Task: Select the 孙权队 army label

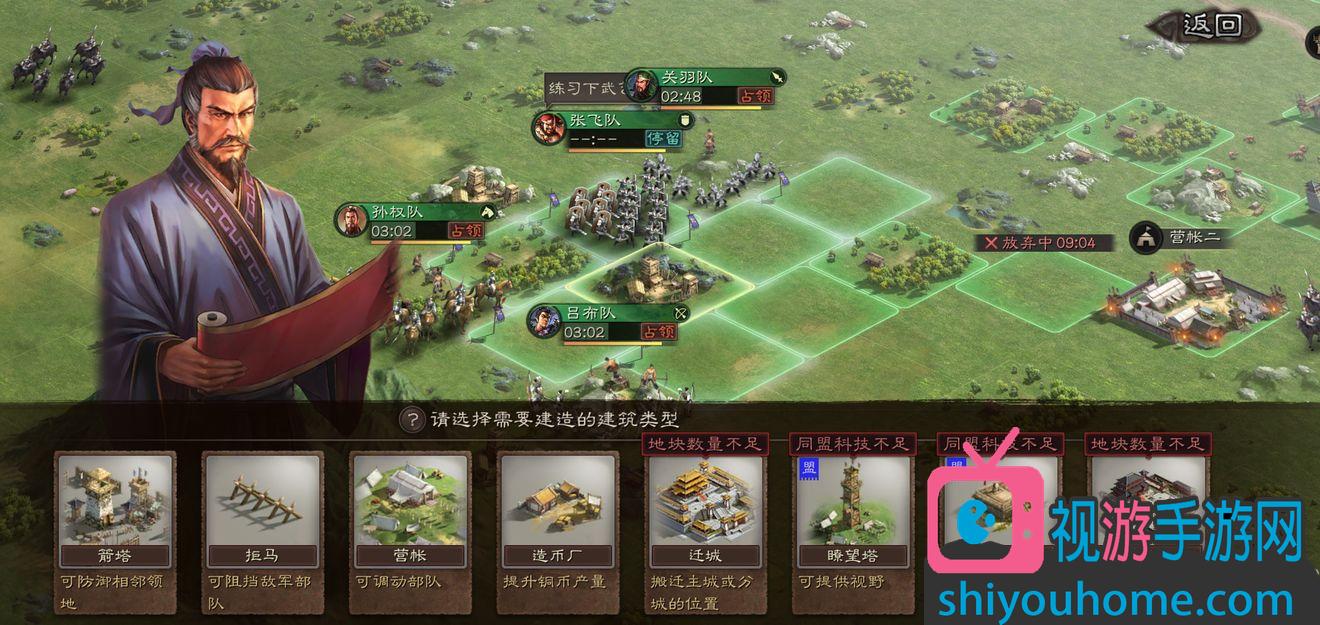Action: point(415,221)
